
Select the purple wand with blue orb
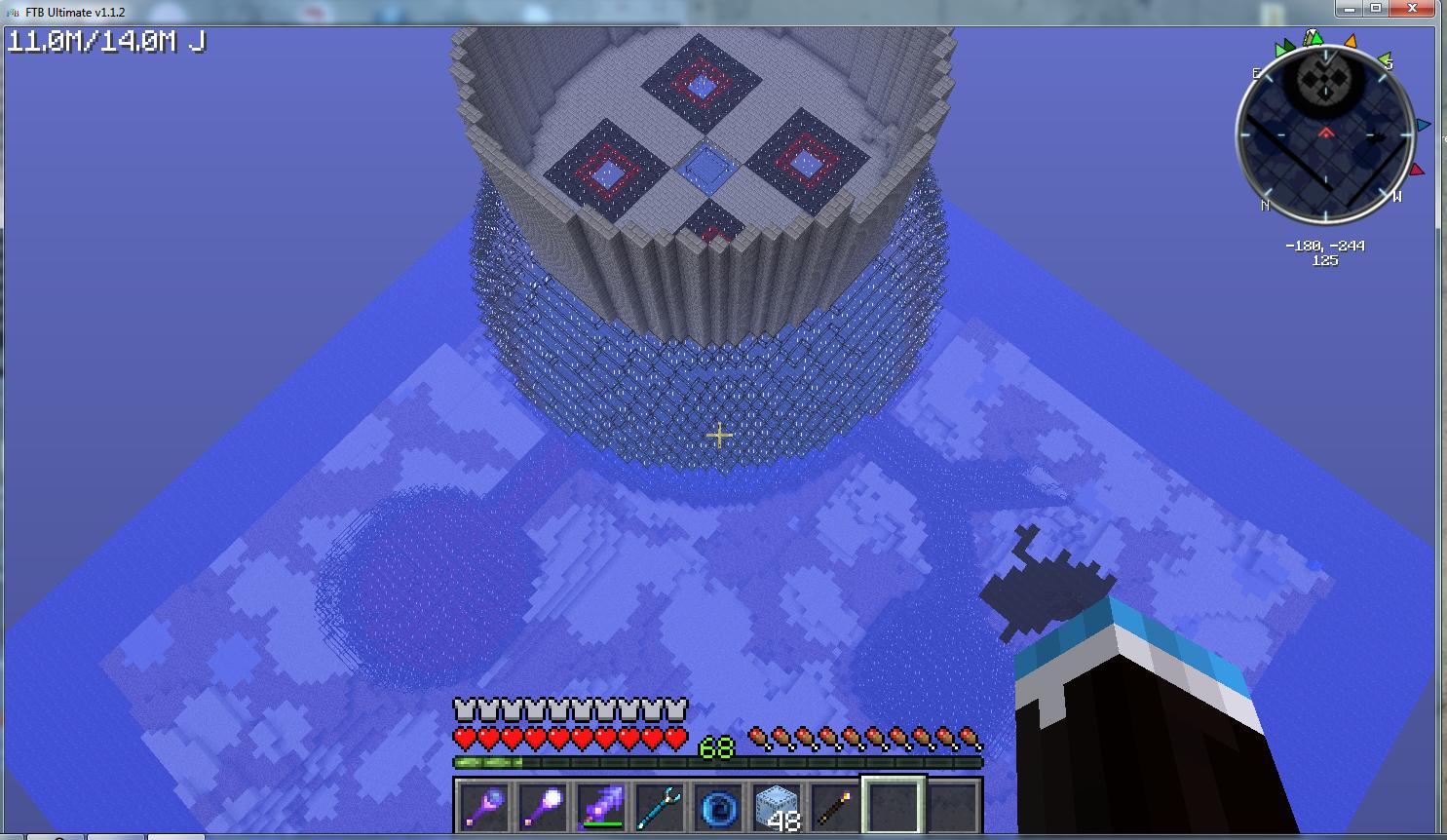[485, 807]
